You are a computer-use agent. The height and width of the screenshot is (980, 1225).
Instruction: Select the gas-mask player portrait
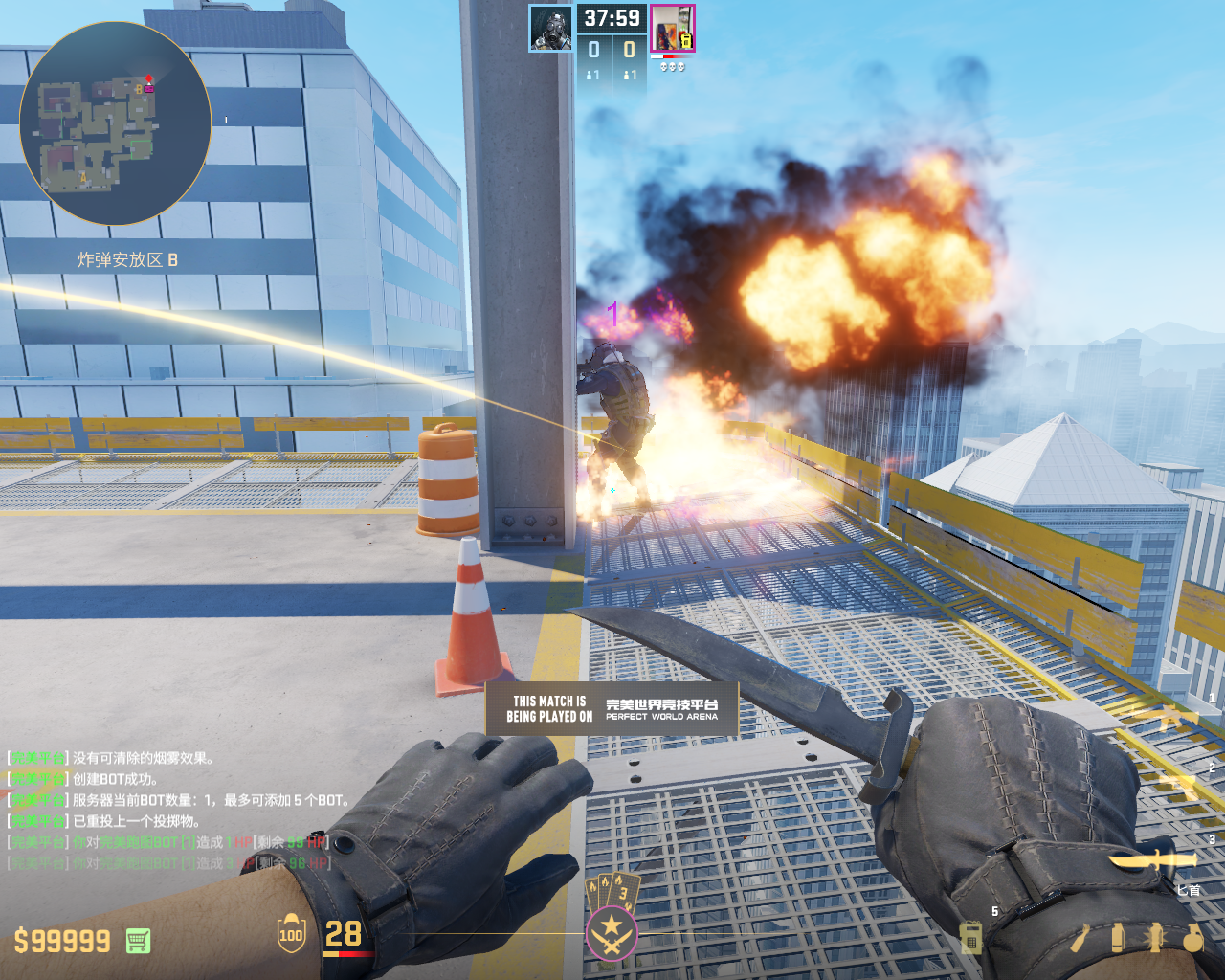551,29
